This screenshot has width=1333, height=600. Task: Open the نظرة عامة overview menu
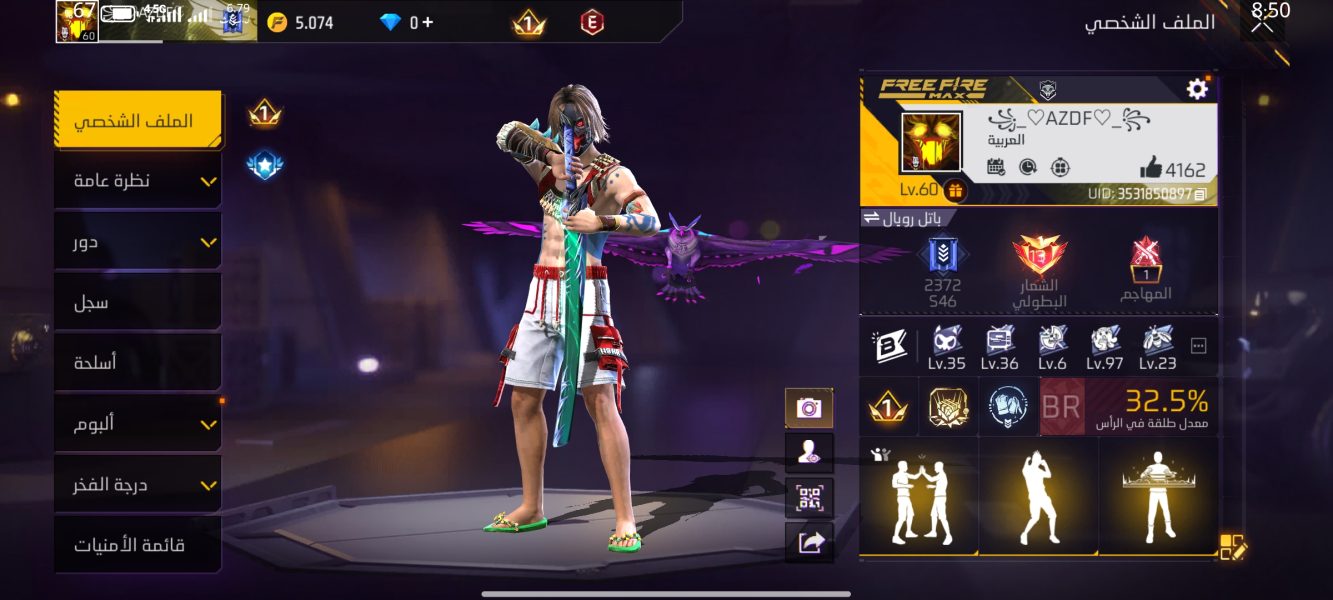click(137, 181)
